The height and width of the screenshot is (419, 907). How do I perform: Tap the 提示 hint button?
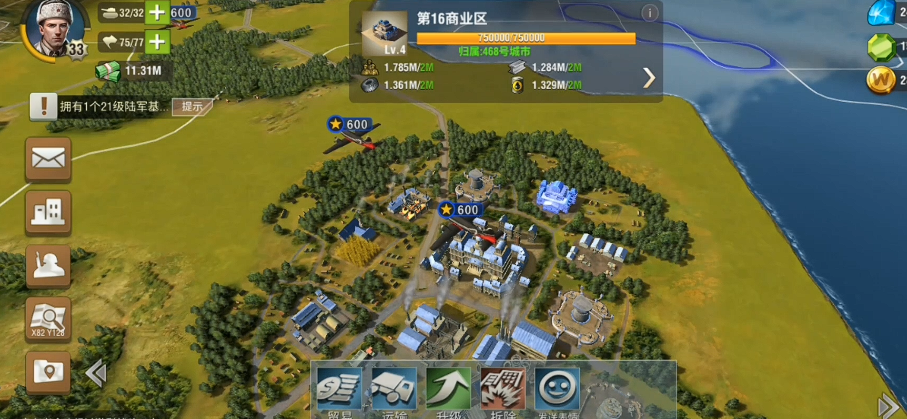(x=192, y=106)
